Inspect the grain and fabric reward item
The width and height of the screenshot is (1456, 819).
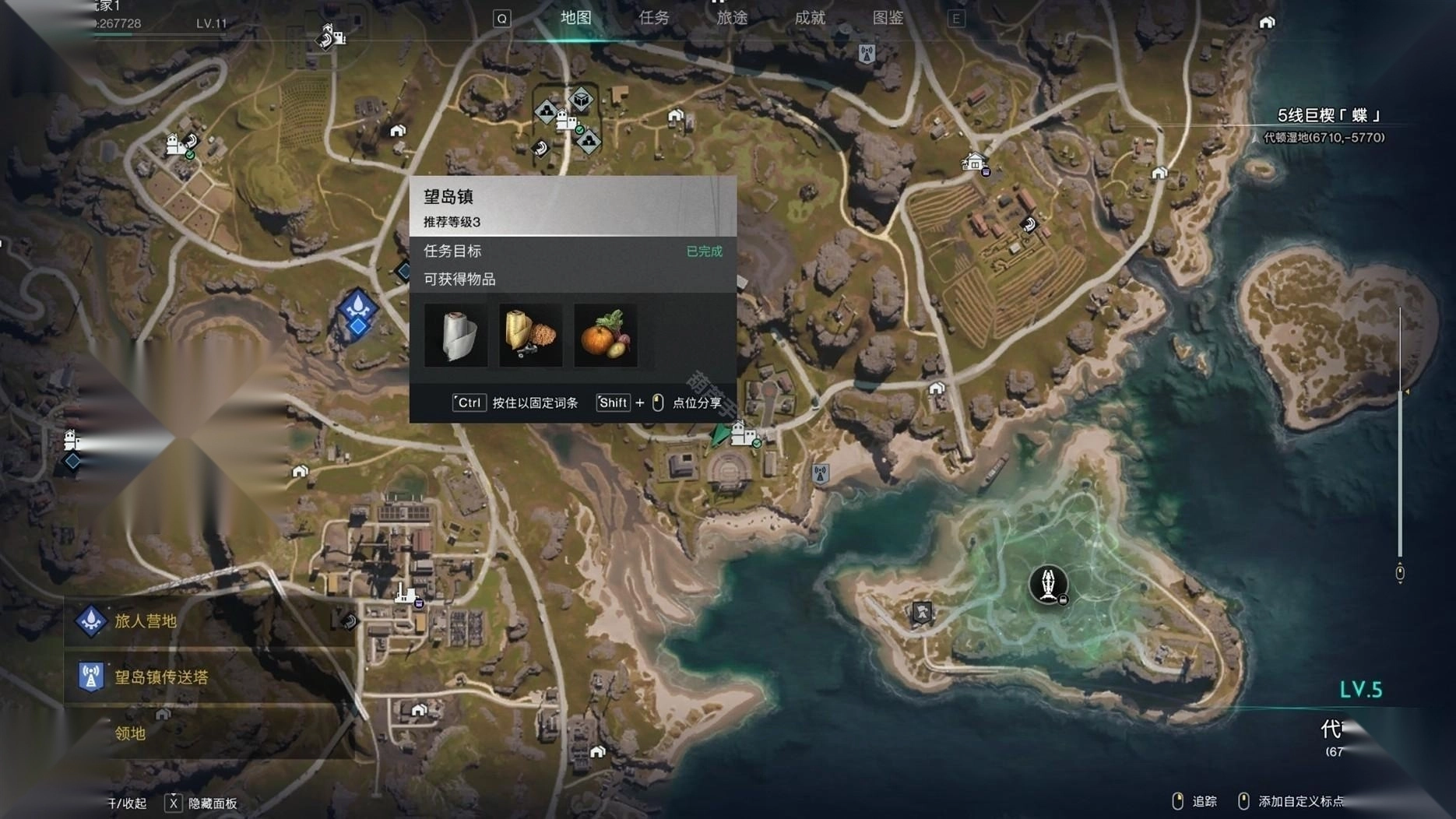[x=530, y=336]
